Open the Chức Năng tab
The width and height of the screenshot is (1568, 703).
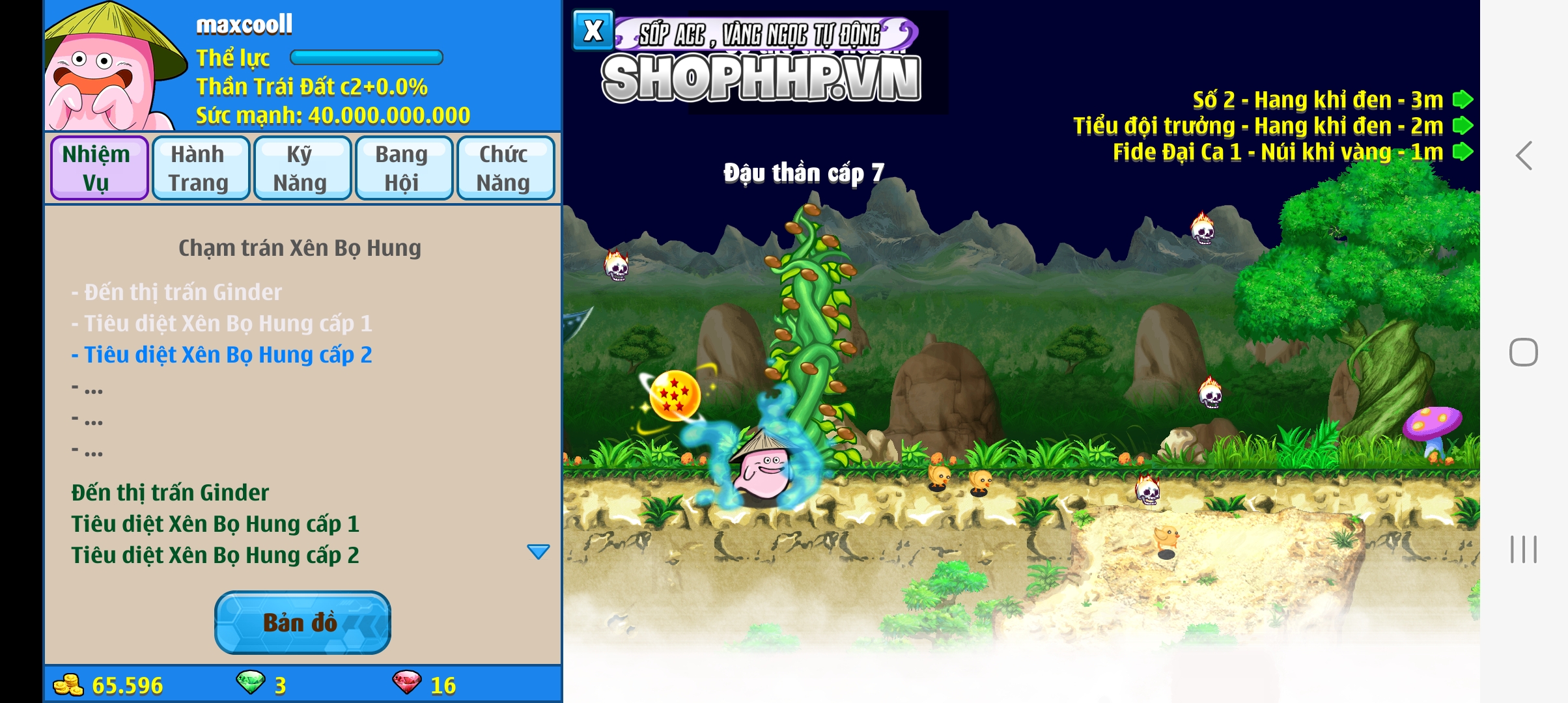pos(505,168)
